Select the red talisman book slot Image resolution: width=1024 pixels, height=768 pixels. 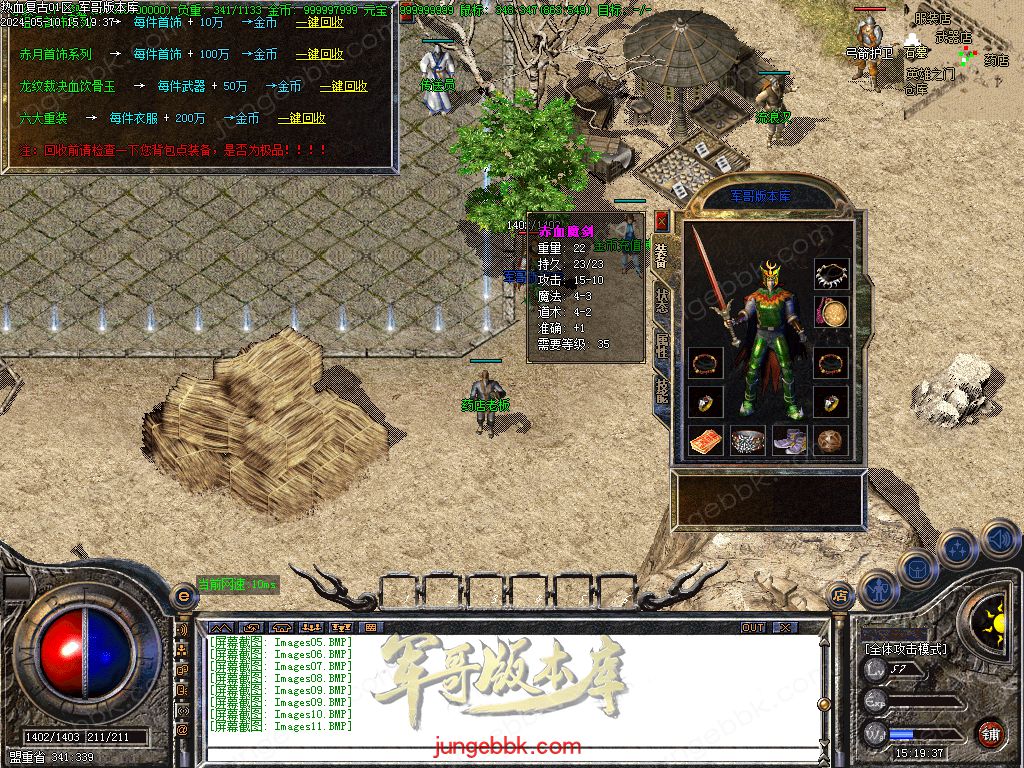click(704, 440)
